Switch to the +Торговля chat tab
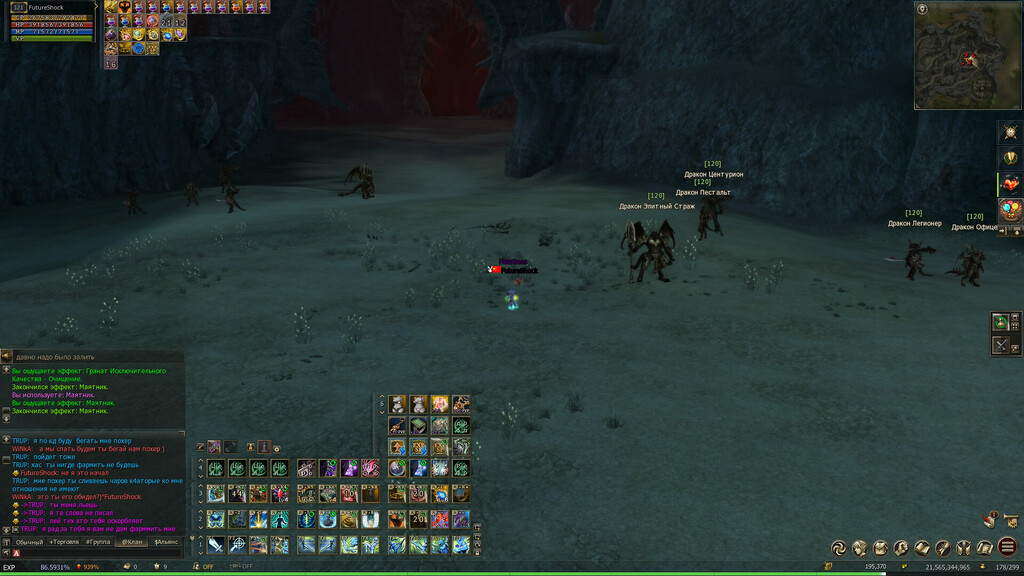Viewport: 1024px width, 576px height. 64,542
